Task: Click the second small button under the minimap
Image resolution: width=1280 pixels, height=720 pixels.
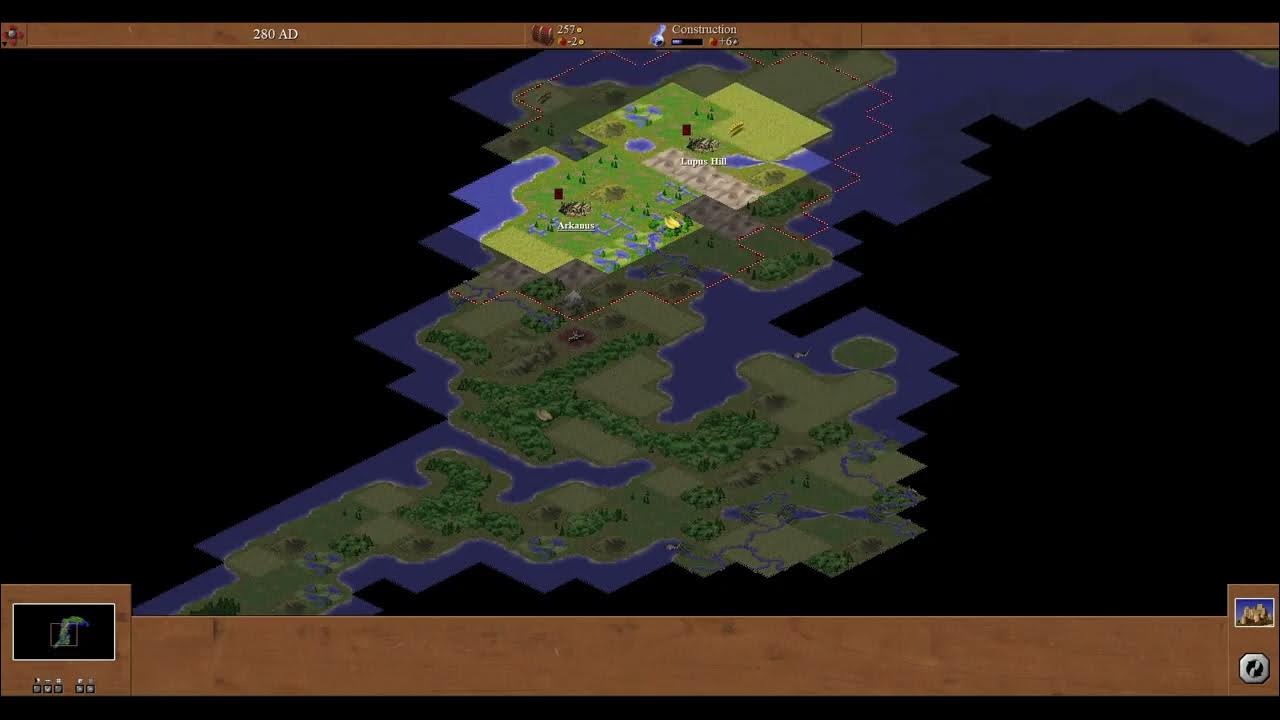Action: 47,688
